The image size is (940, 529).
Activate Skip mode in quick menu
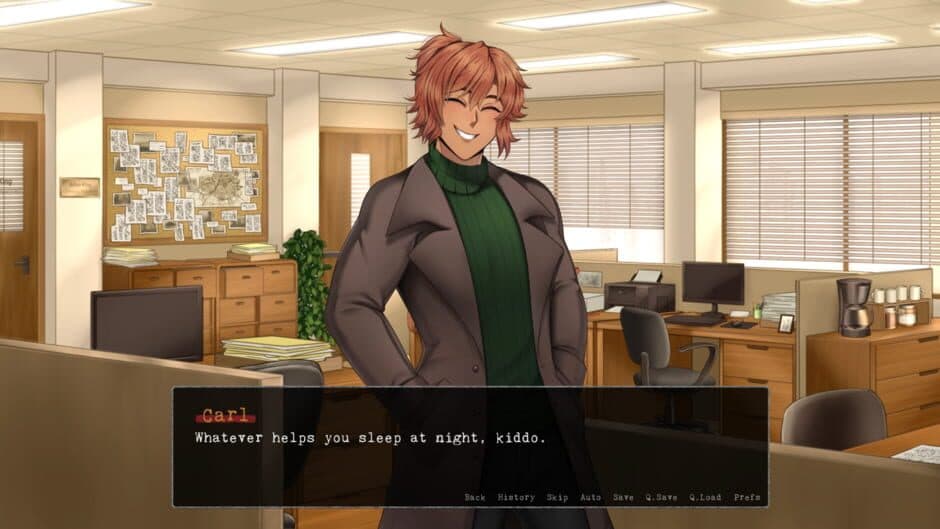click(x=557, y=497)
